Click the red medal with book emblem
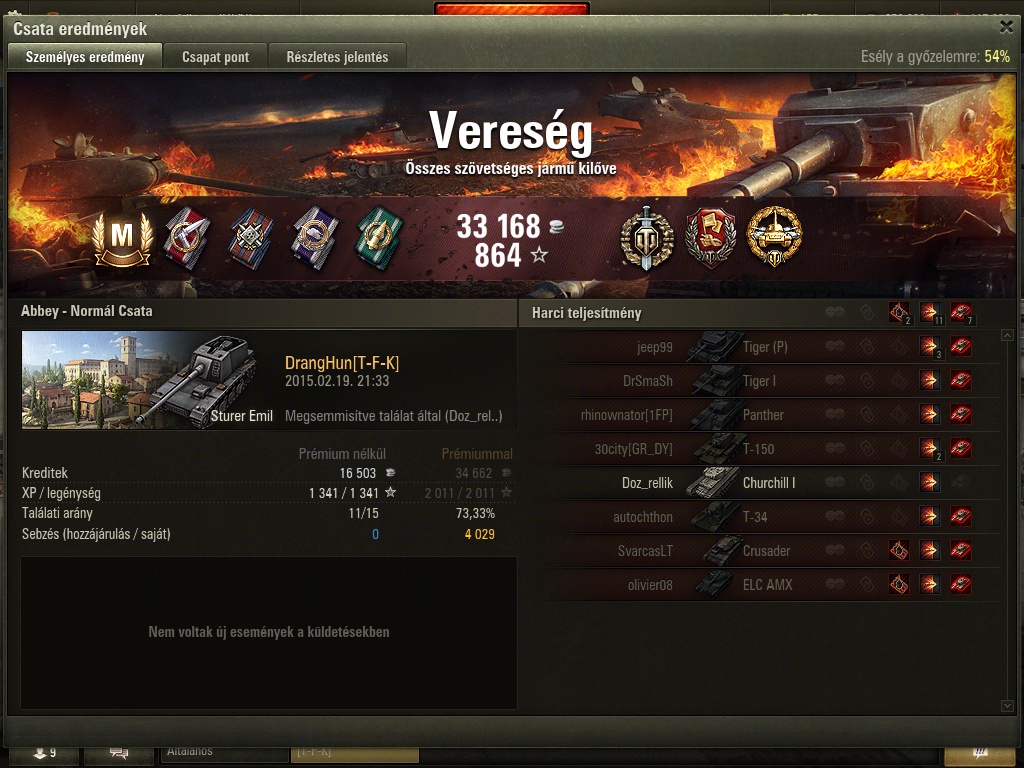1024x768 pixels. point(710,238)
